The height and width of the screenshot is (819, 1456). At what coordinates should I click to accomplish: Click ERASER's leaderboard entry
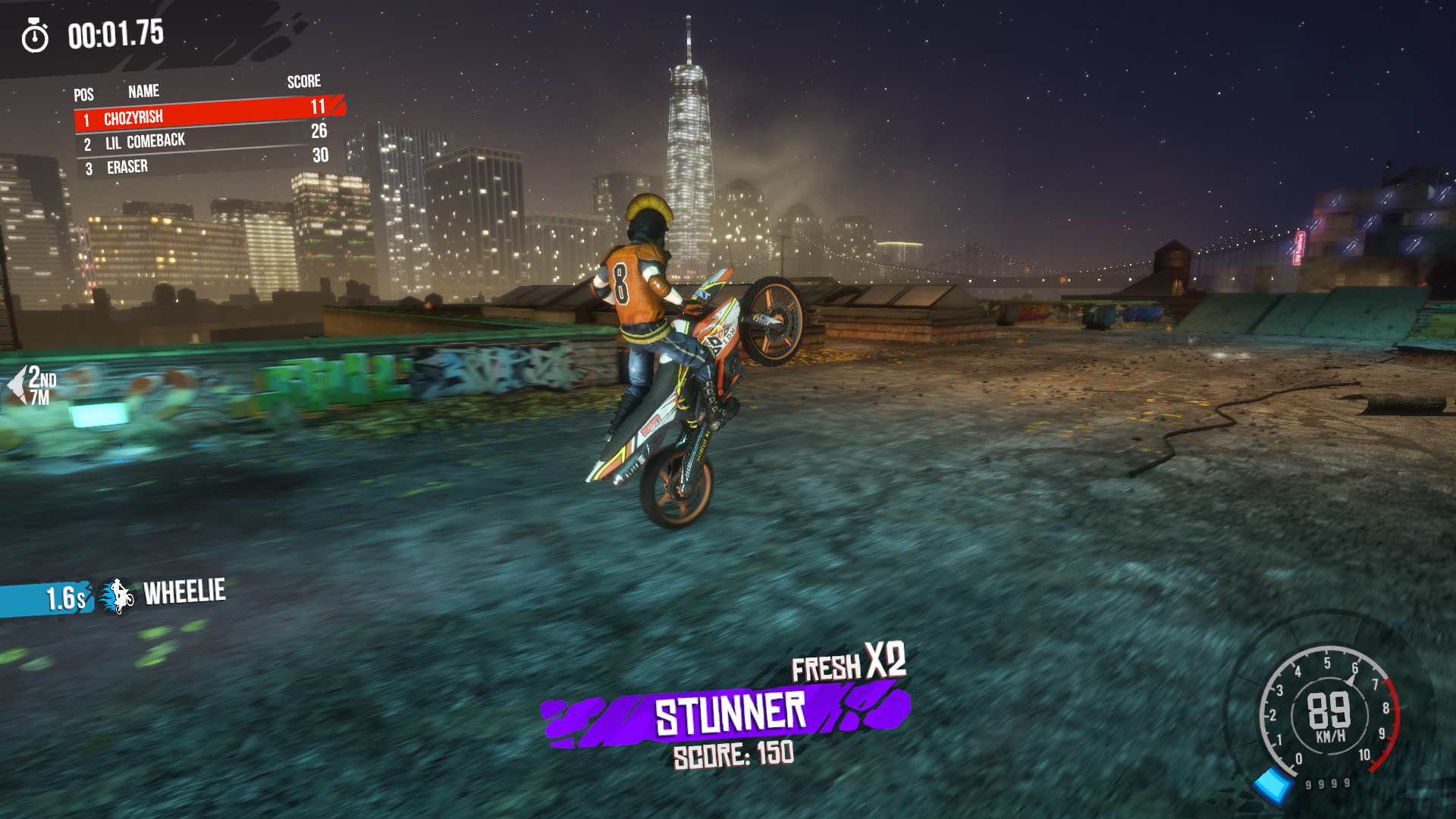129,165
